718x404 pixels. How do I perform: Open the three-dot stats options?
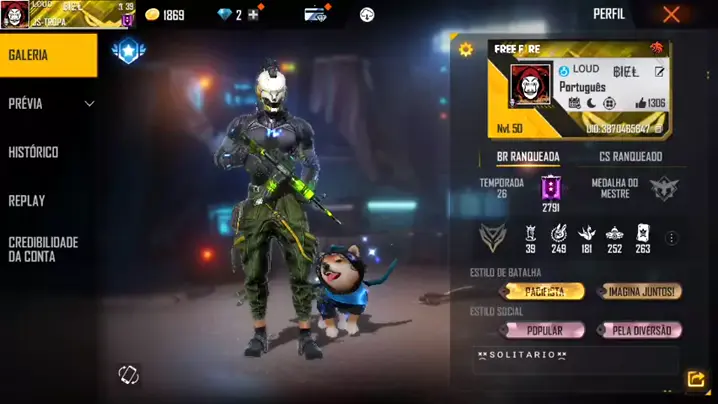click(672, 238)
